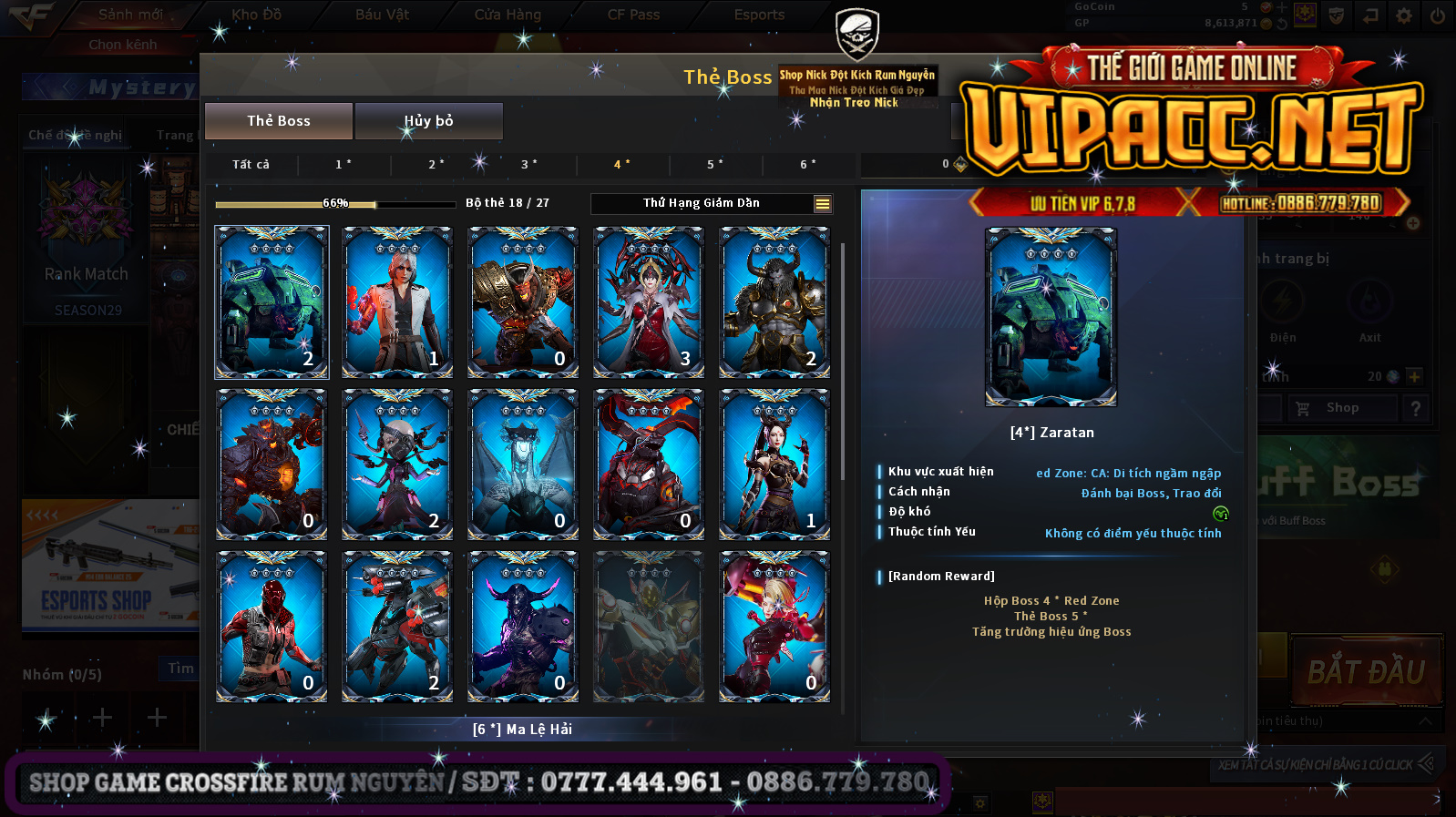Filter cards by 6-star rank
The height and width of the screenshot is (817, 1456).
click(x=807, y=165)
